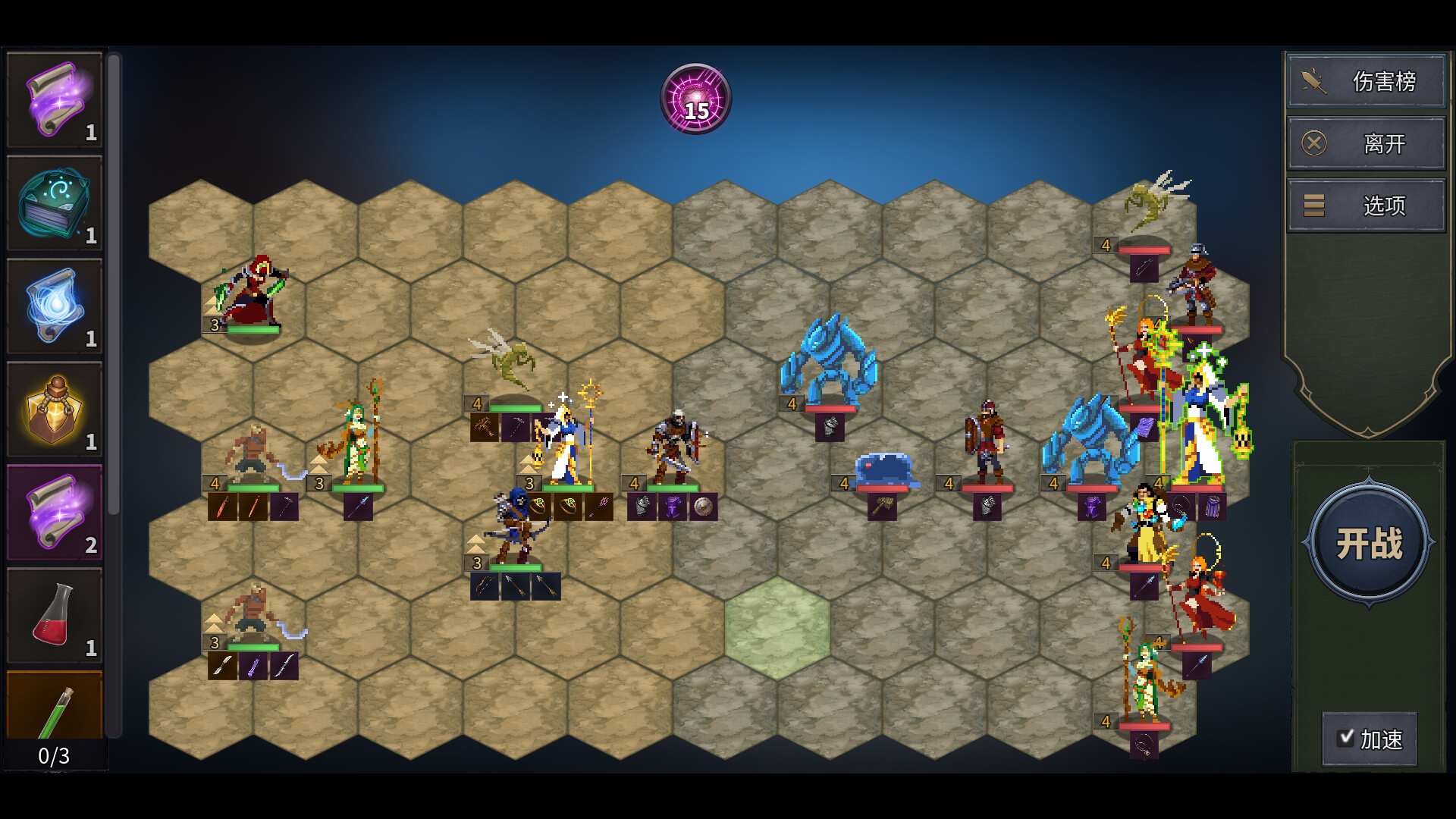This screenshot has width=1456, height=819.
Task: Click the X icon next to 离开
Action: [x=1315, y=143]
